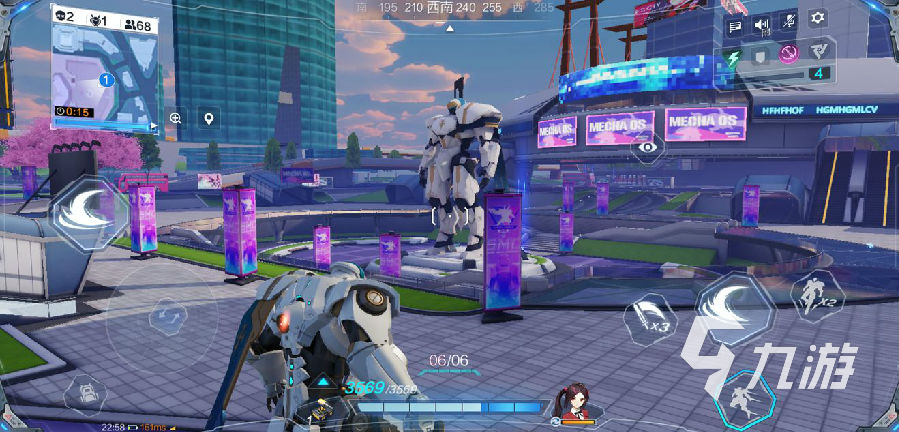The height and width of the screenshot is (432, 899).
Task: Zoom in the minimap with magnifier button
Action: [176, 118]
